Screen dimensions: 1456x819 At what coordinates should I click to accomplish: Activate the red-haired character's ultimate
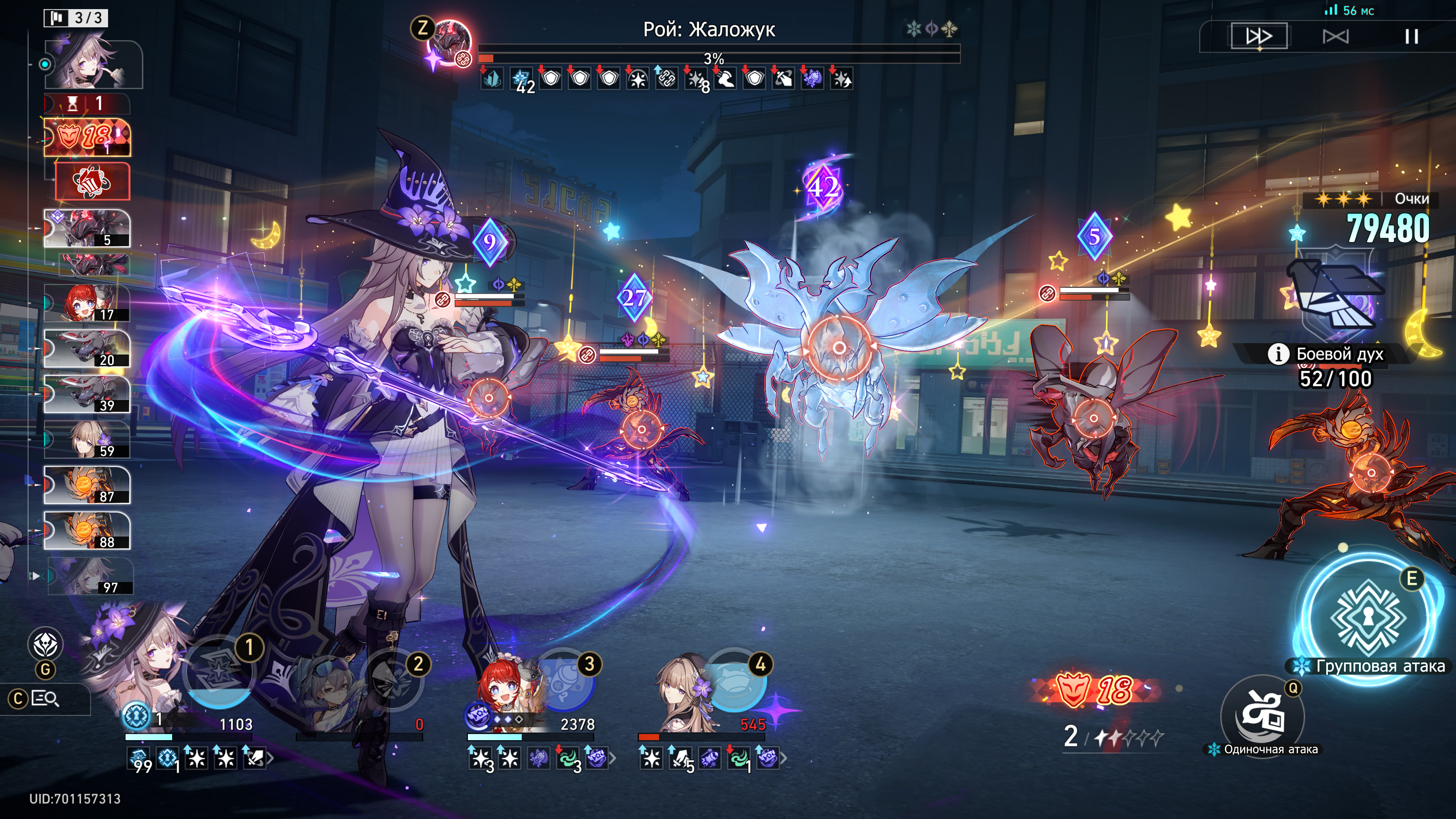pos(564,681)
